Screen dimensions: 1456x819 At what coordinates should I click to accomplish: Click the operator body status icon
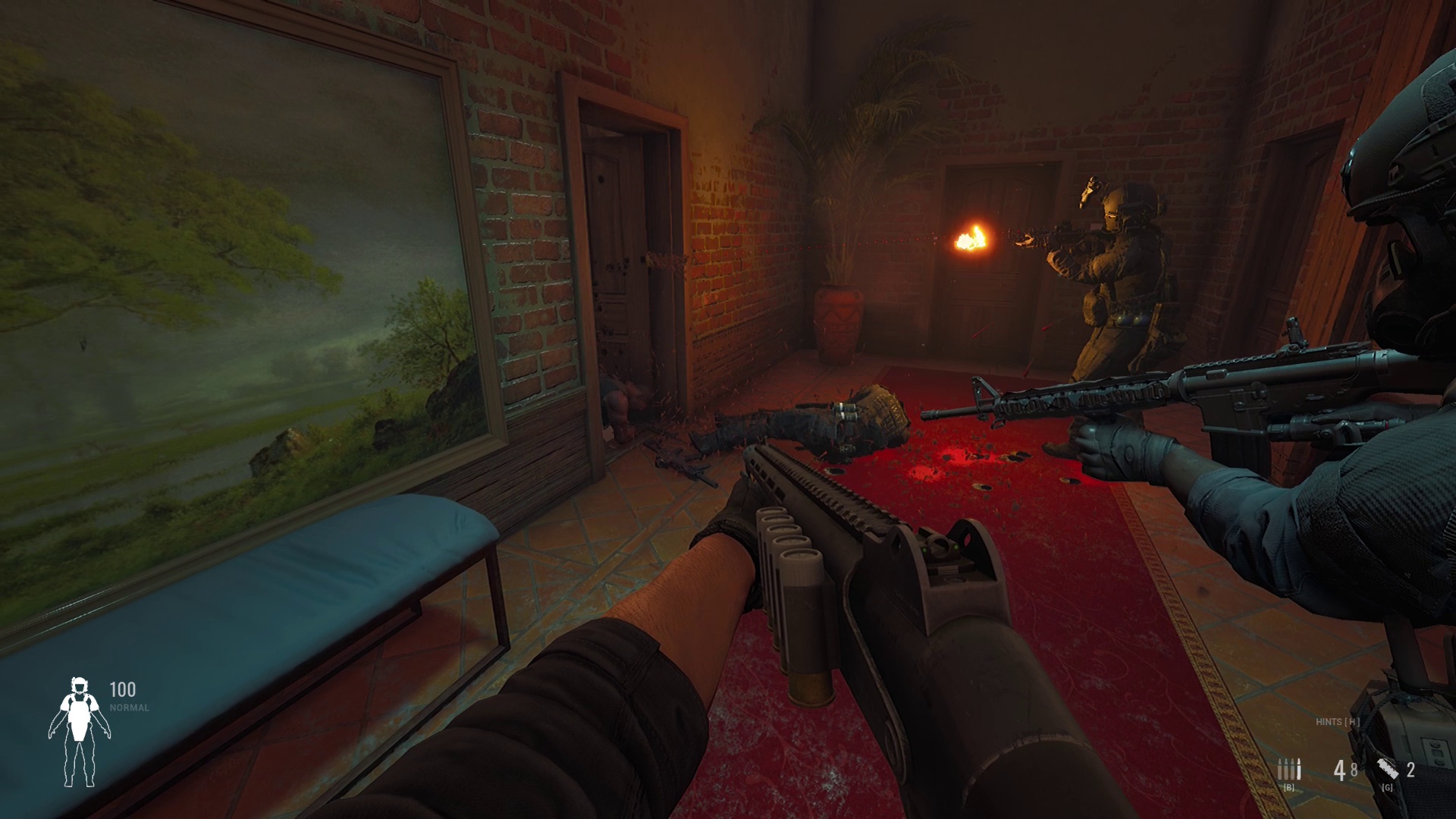click(x=79, y=731)
